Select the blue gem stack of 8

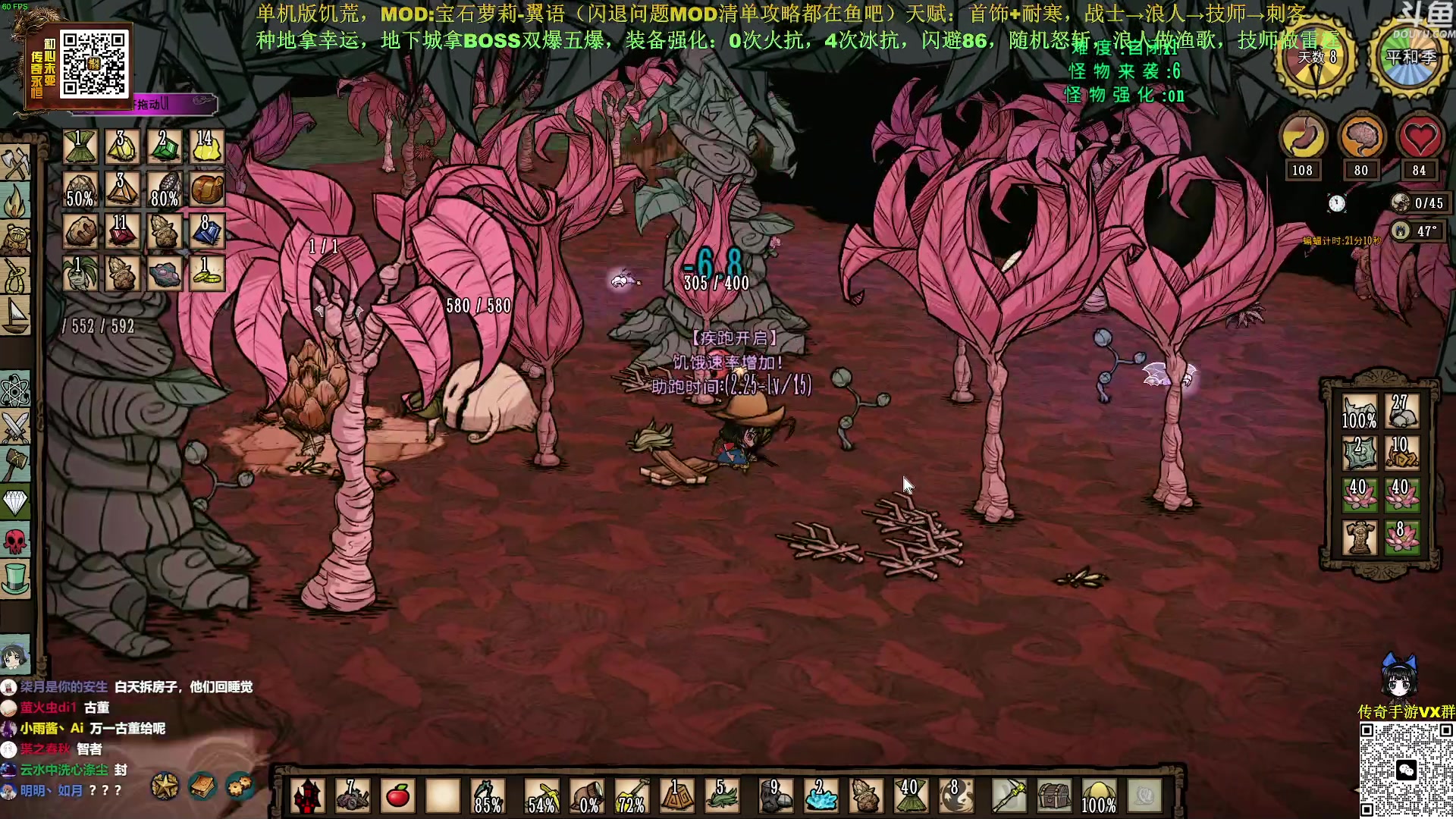coord(206,231)
